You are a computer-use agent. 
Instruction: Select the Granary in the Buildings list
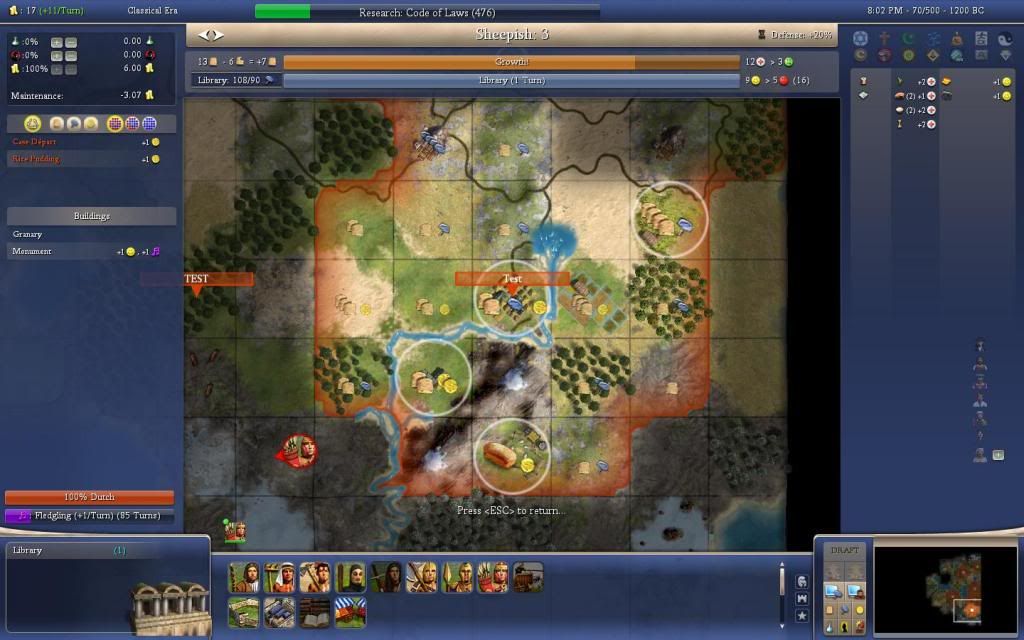(28, 234)
